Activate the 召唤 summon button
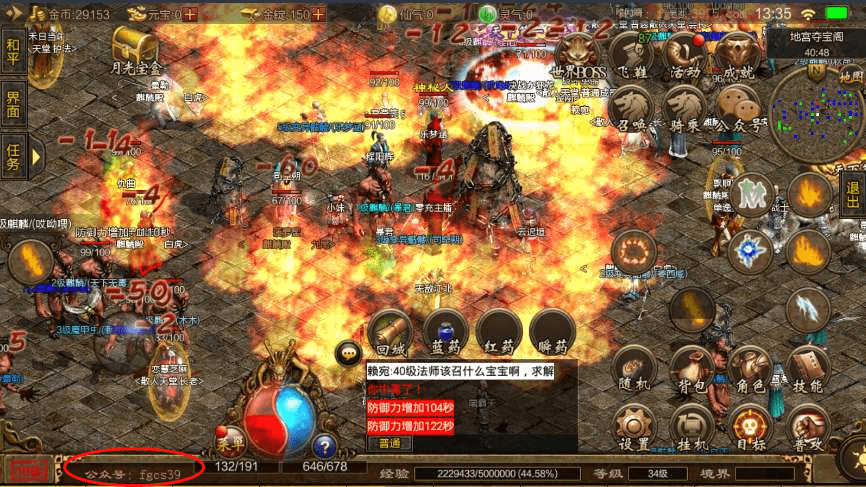This screenshot has width=866, height=487. 630,107
